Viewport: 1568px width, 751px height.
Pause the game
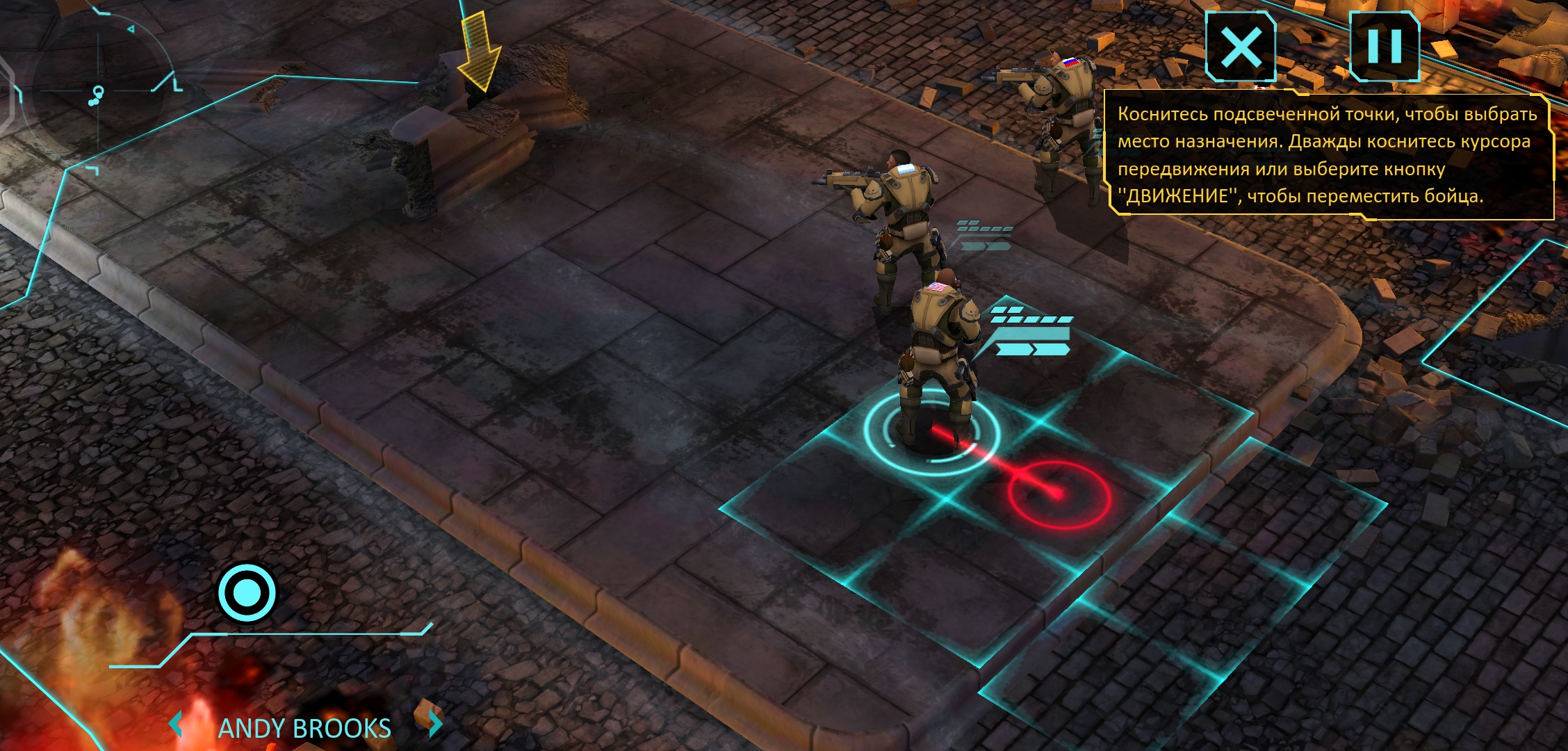[x=1384, y=47]
